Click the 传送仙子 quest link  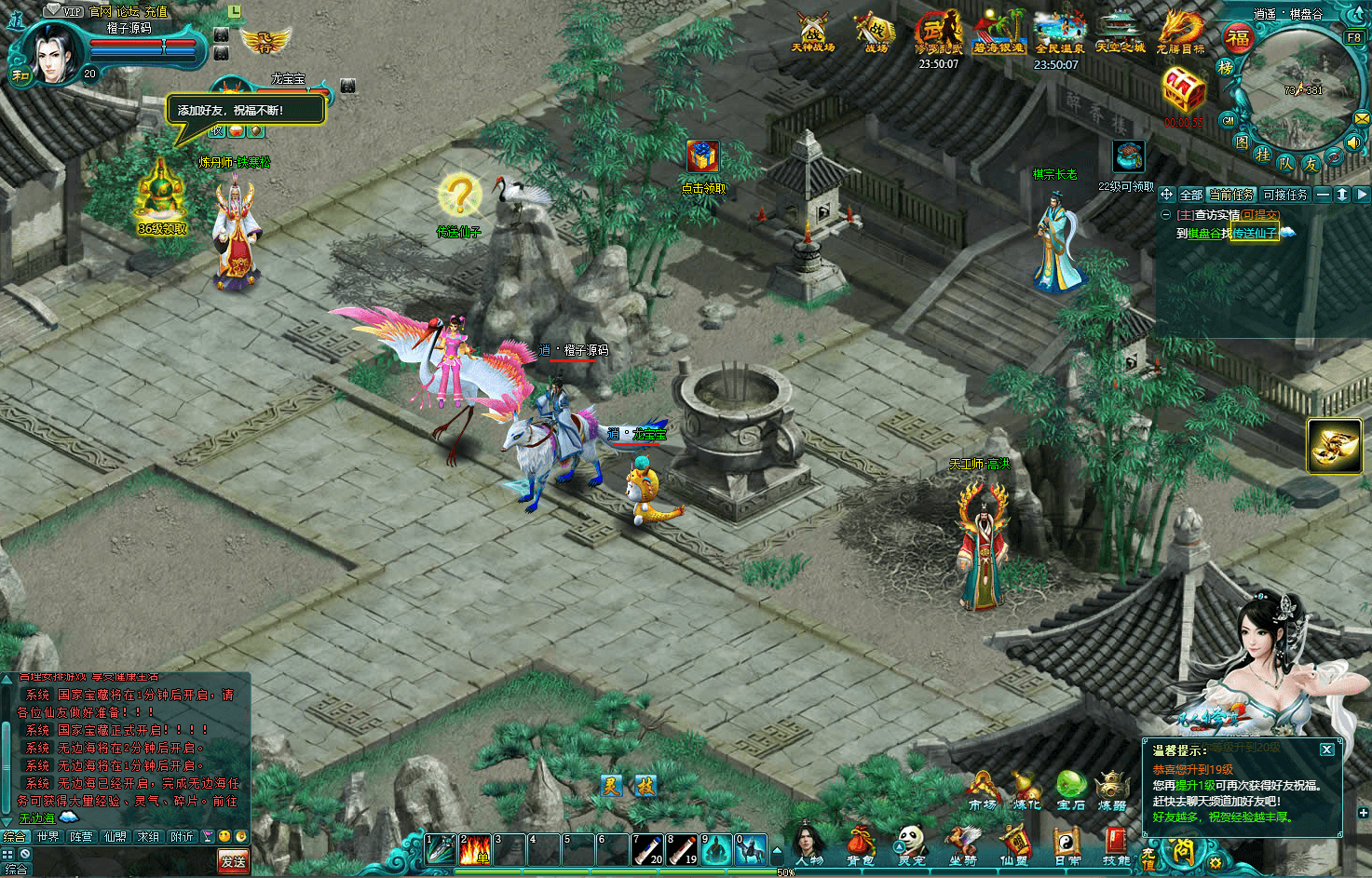pyautogui.click(x=1254, y=233)
